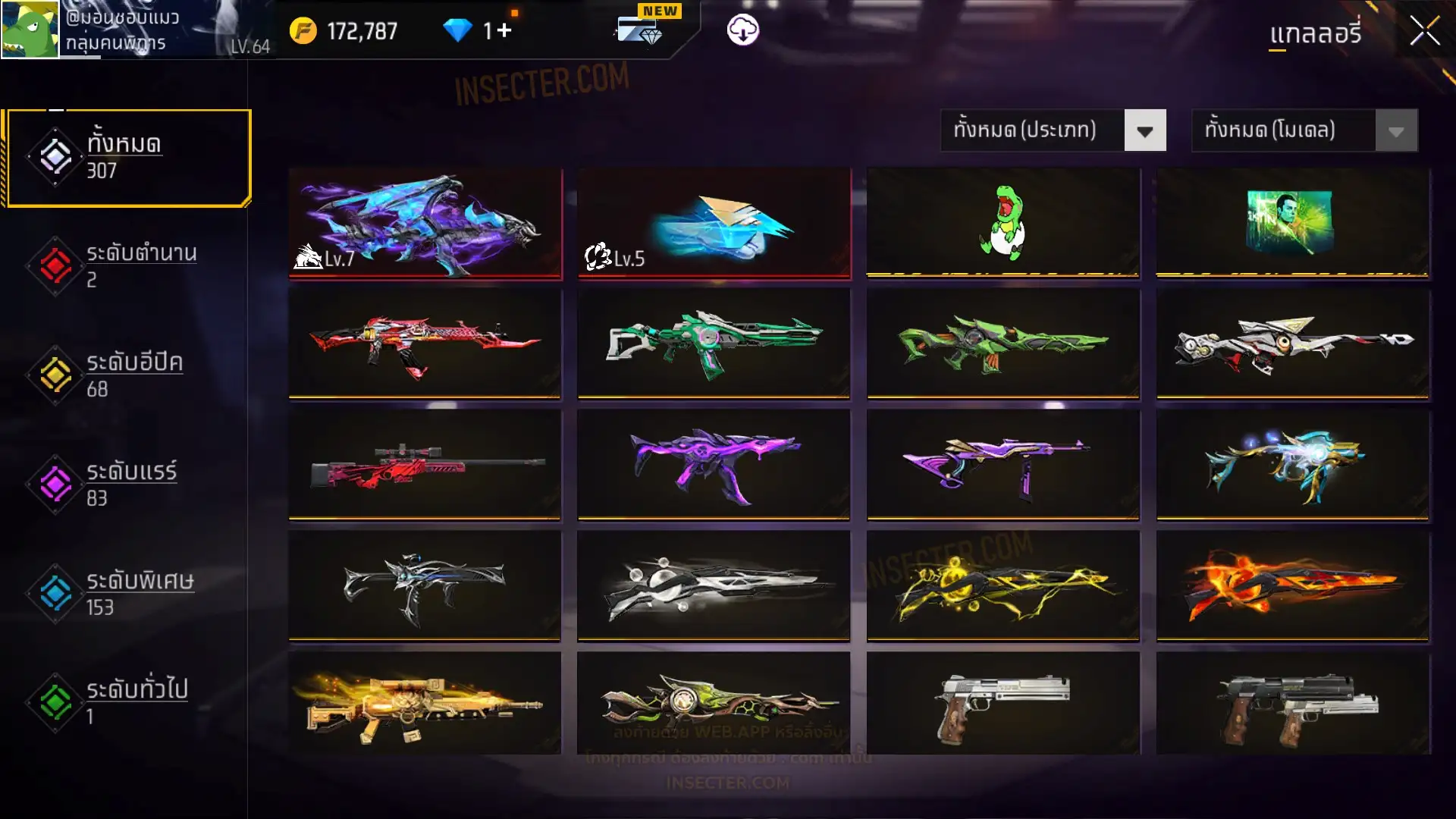Close the gallery screen with the X

point(1424,31)
